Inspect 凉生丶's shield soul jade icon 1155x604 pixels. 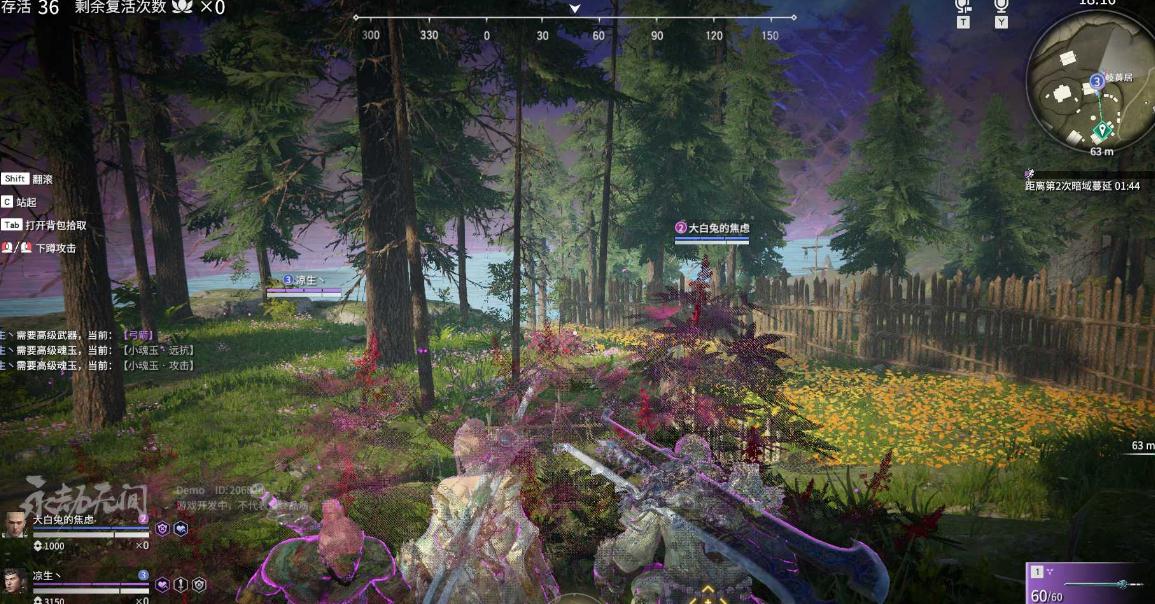pyautogui.click(x=199, y=584)
